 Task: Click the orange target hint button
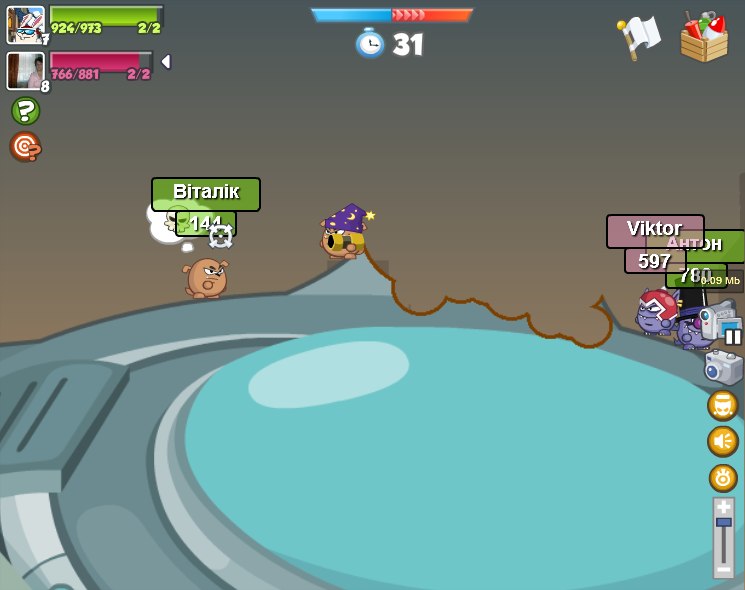pos(25,147)
